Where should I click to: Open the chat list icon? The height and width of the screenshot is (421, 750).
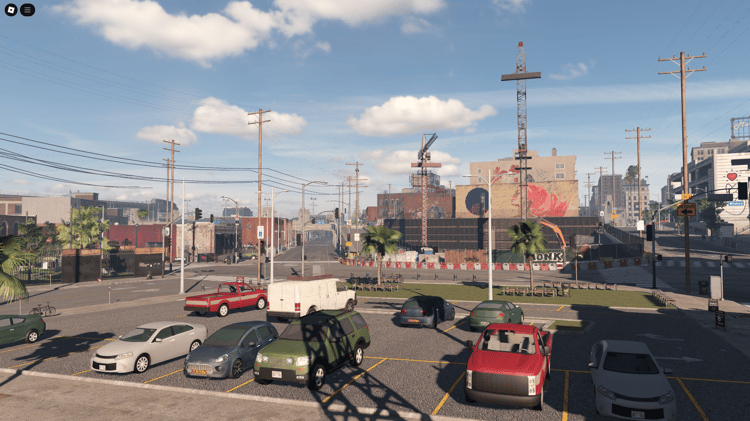(x=27, y=10)
